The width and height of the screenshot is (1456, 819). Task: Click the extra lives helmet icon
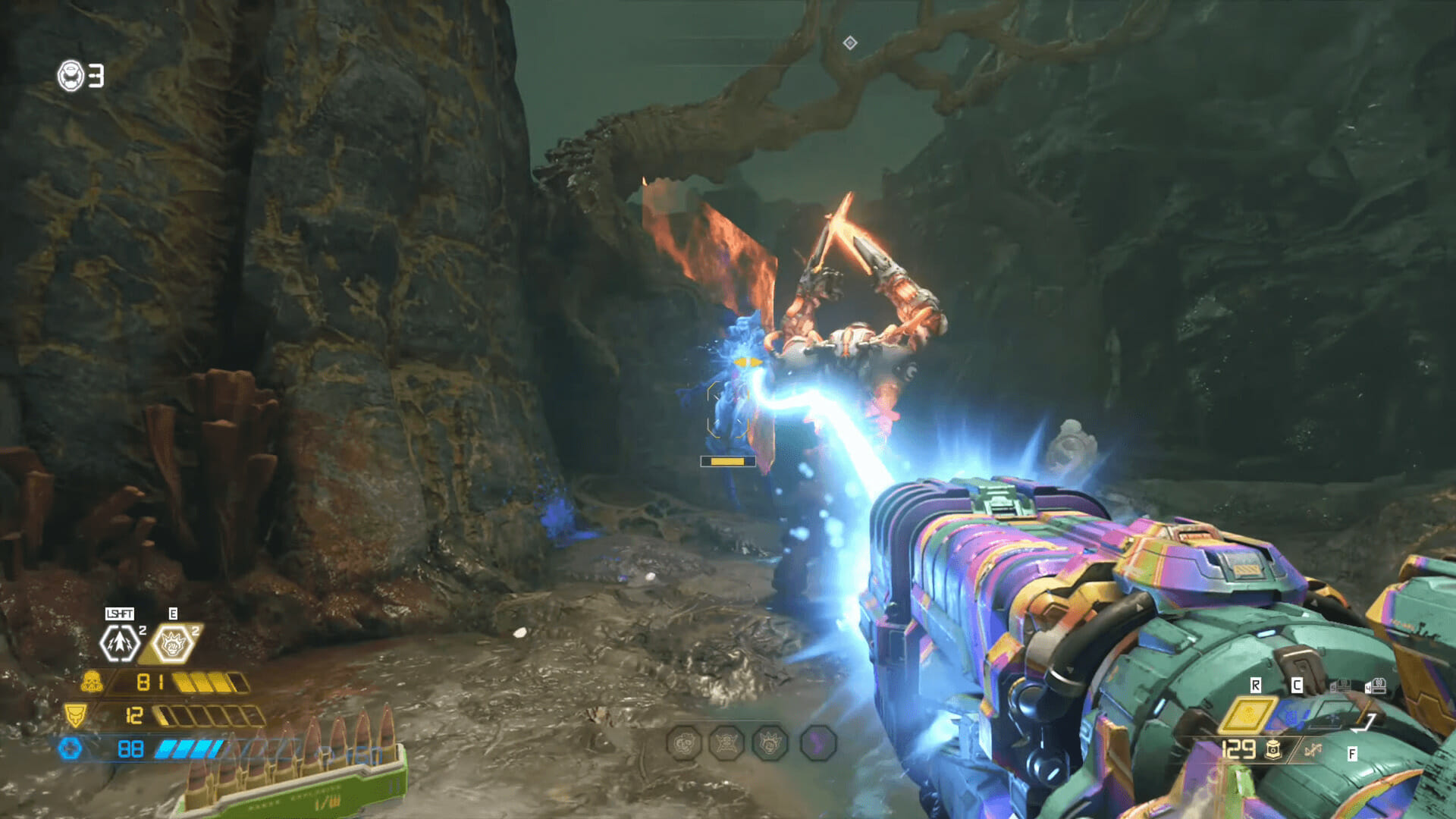click(x=71, y=76)
